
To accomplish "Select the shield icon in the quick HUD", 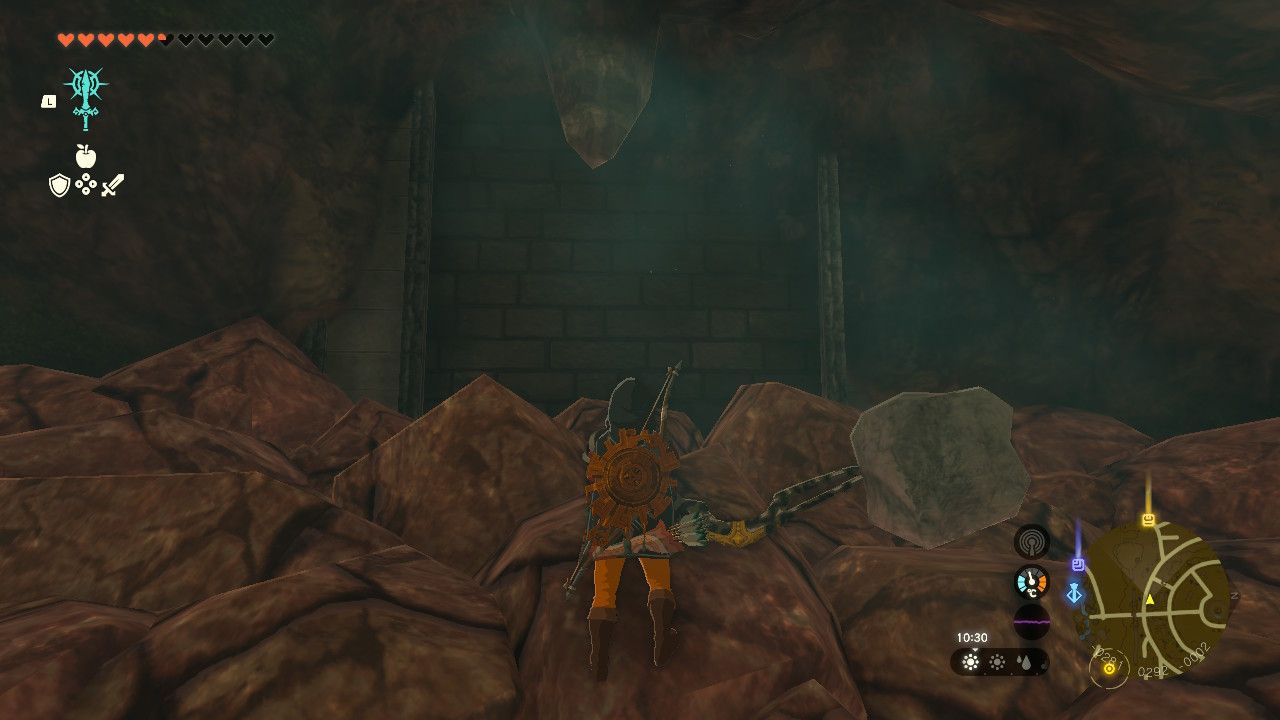I will click(x=59, y=184).
